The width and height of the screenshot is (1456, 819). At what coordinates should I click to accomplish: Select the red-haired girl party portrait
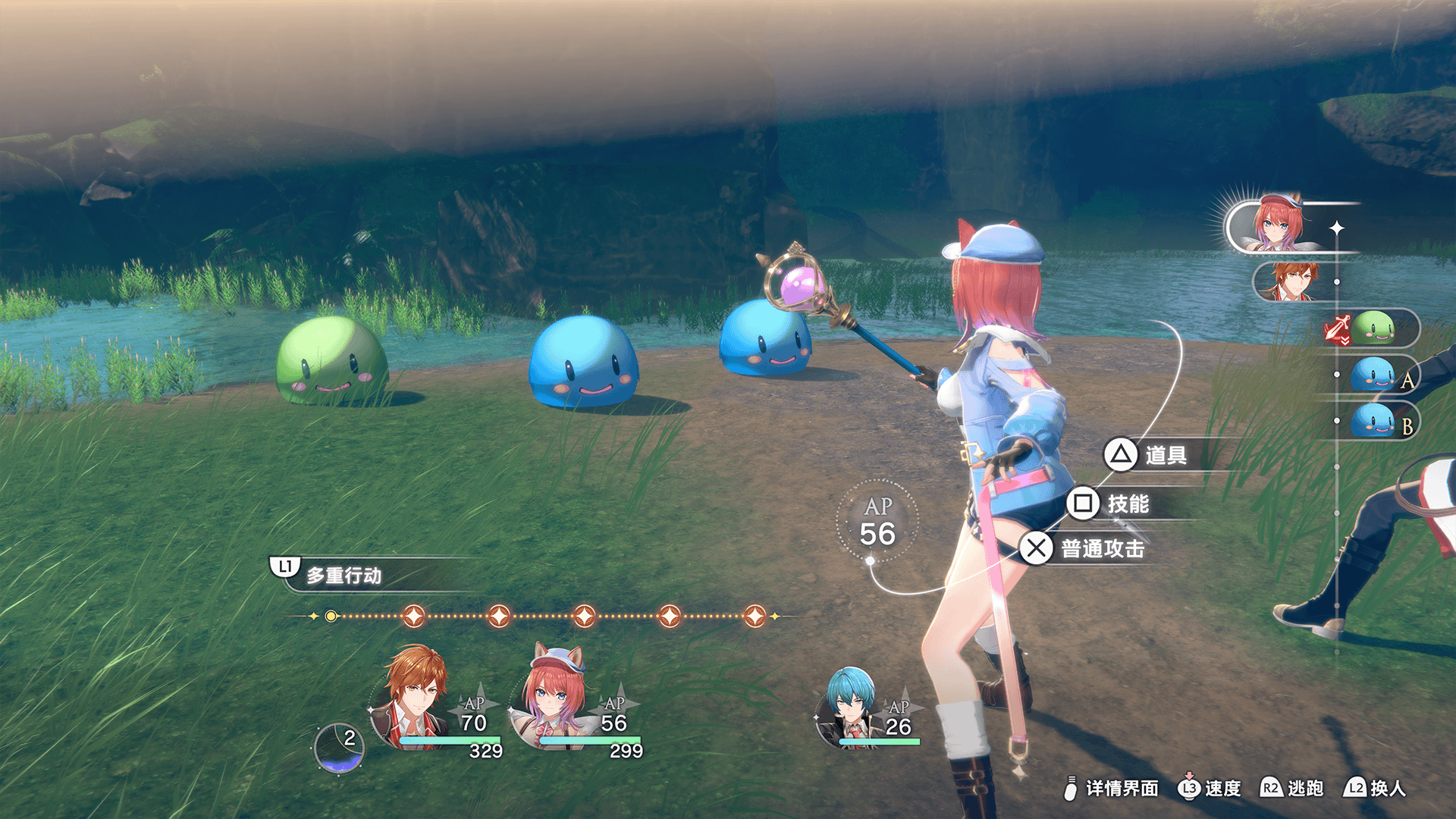coord(556,698)
